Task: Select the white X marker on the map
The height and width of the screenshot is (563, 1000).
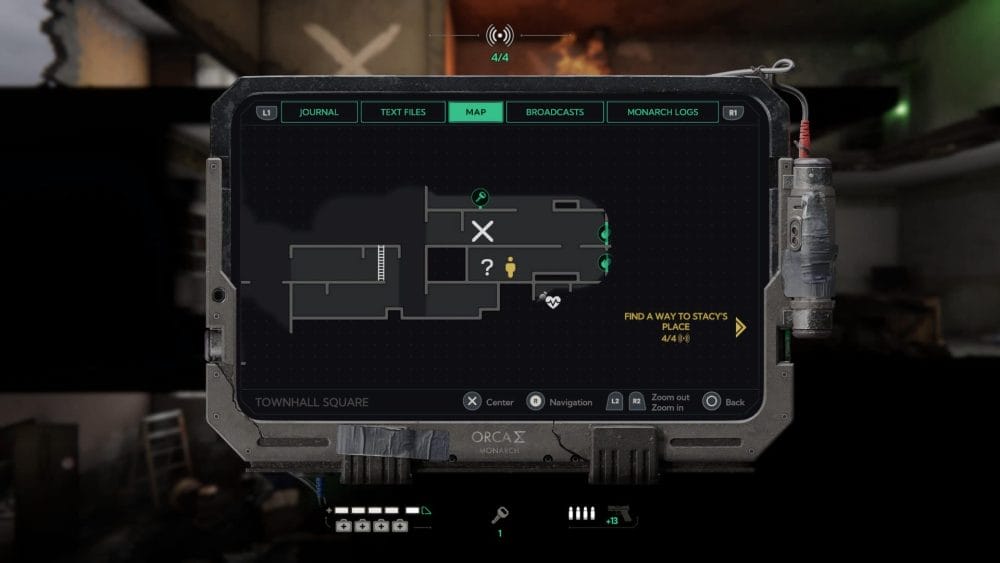Action: pyautogui.click(x=483, y=232)
